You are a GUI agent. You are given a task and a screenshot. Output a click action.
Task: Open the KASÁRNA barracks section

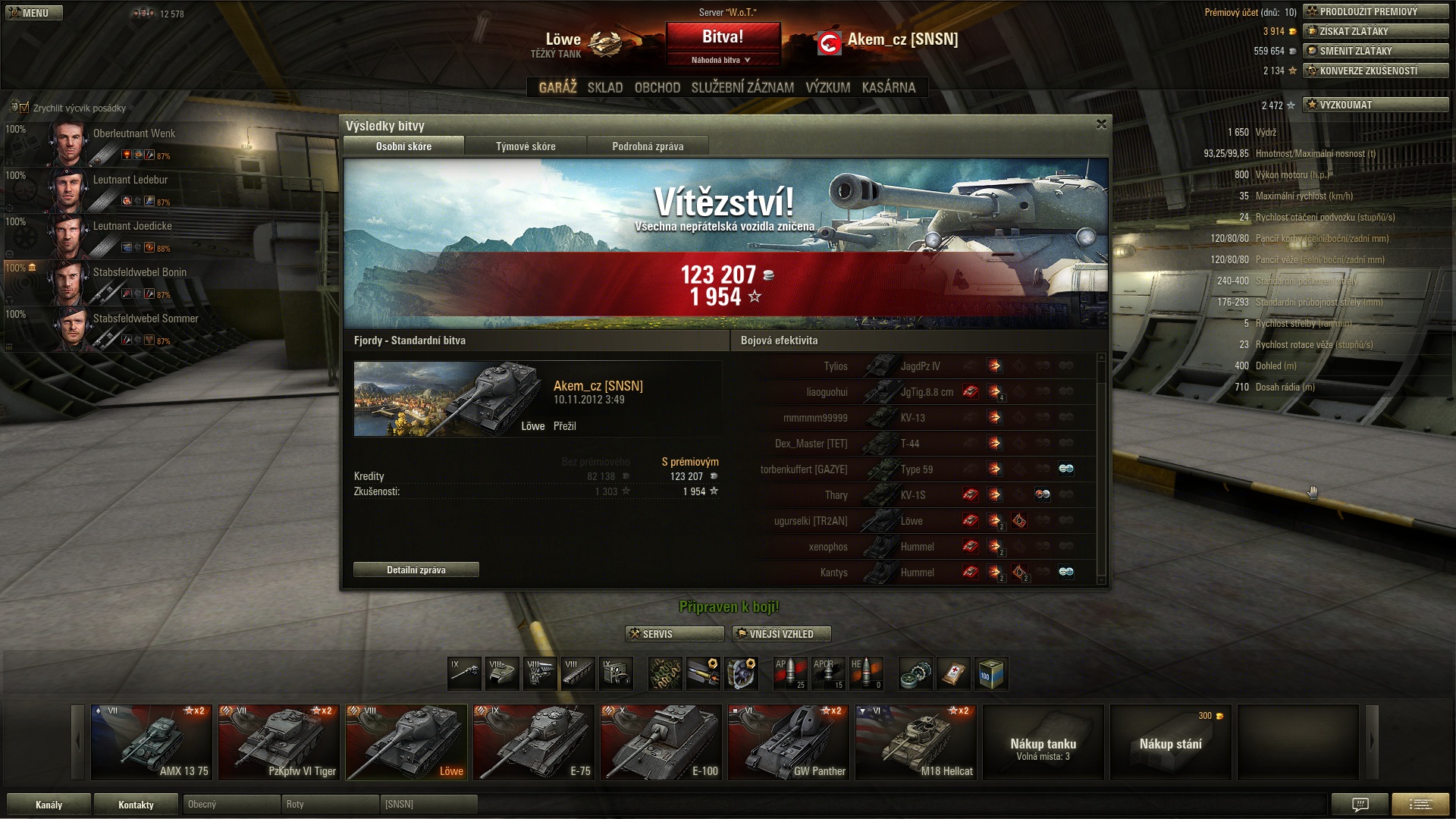(888, 87)
